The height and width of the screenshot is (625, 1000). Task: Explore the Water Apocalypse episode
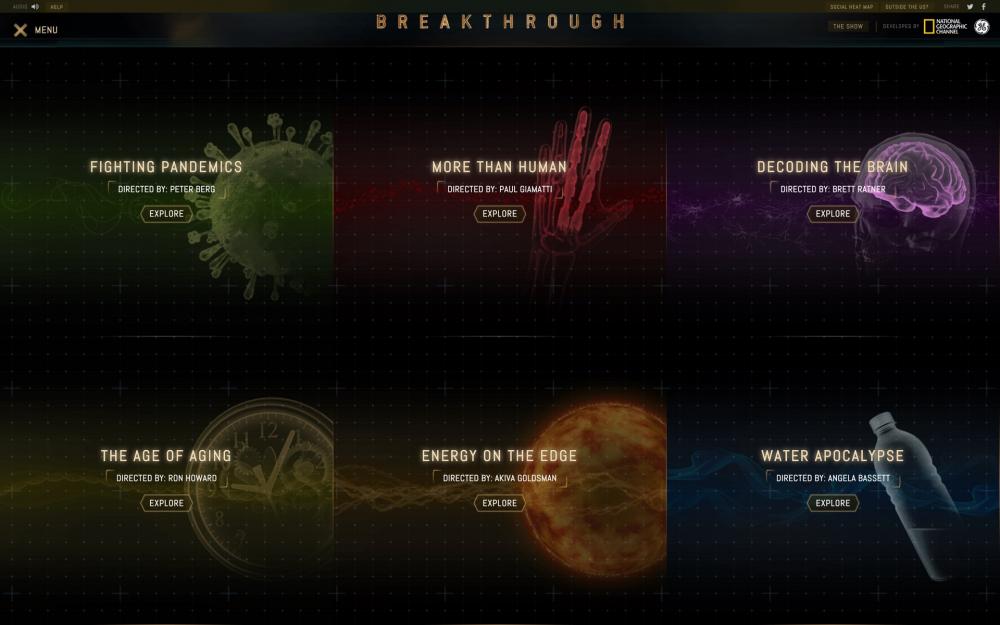(832, 503)
